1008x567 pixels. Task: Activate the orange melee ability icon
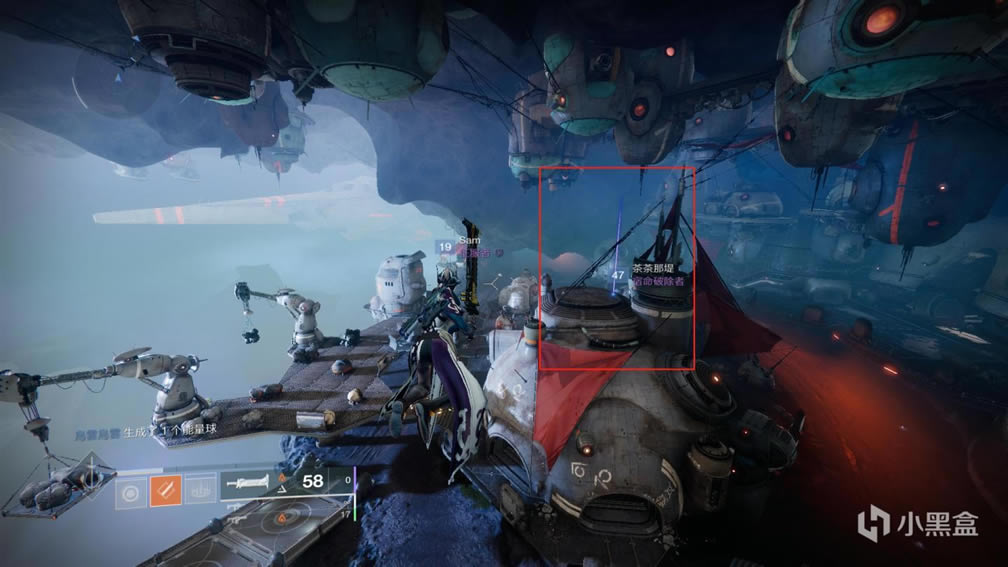click(164, 490)
